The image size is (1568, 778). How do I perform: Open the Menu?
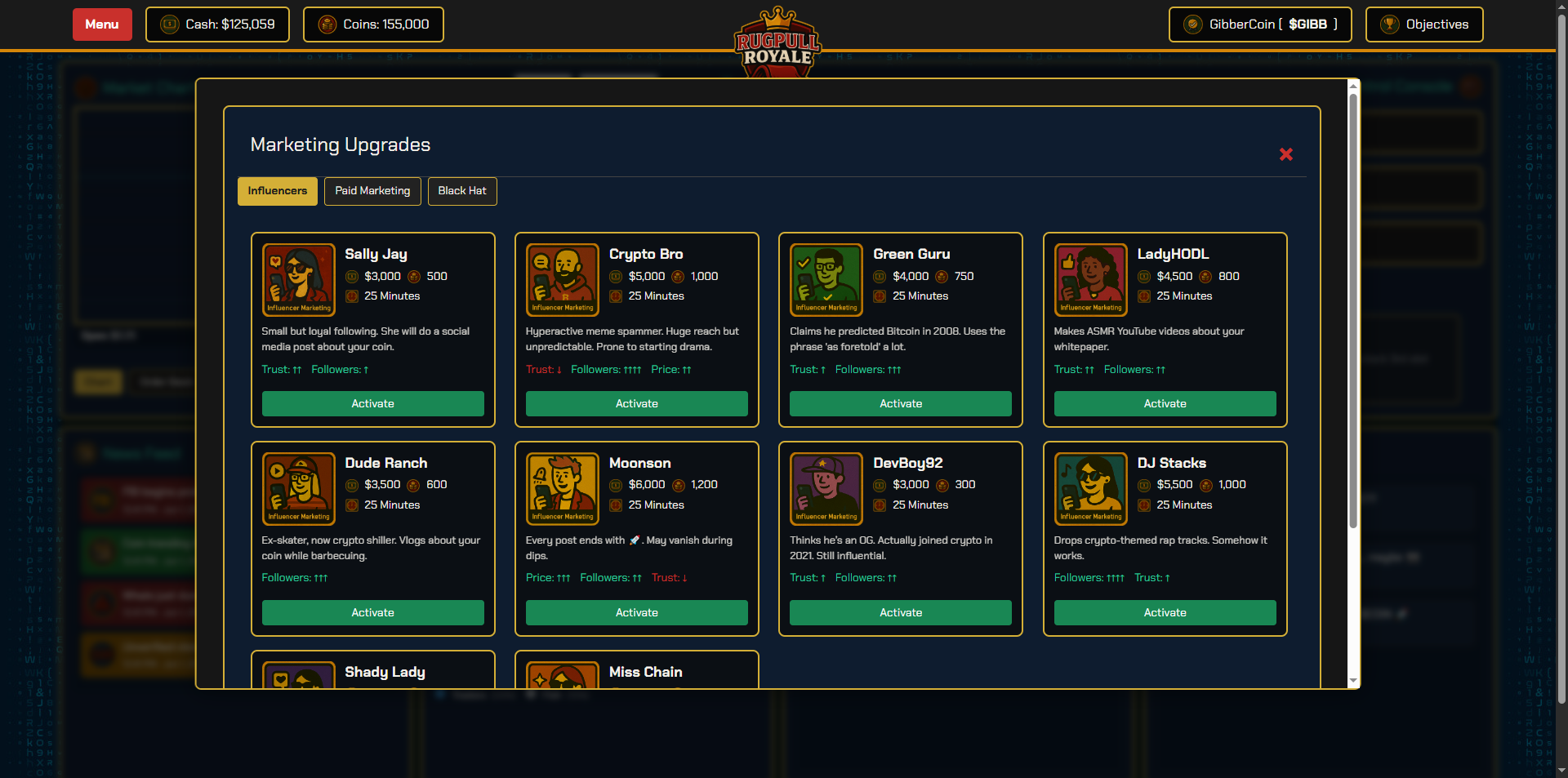pos(101,24)
